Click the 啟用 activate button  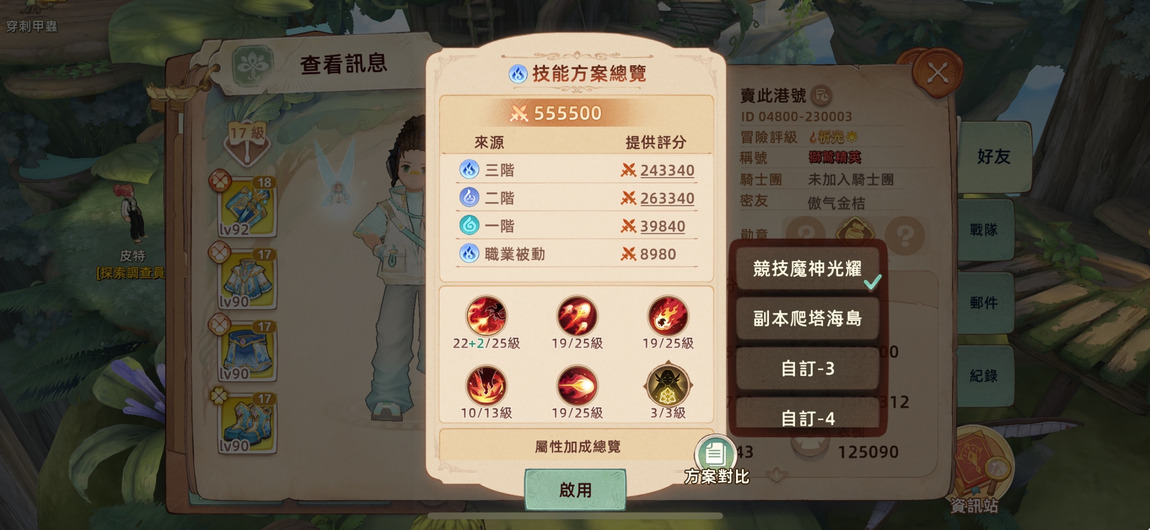tap(575, 490)
